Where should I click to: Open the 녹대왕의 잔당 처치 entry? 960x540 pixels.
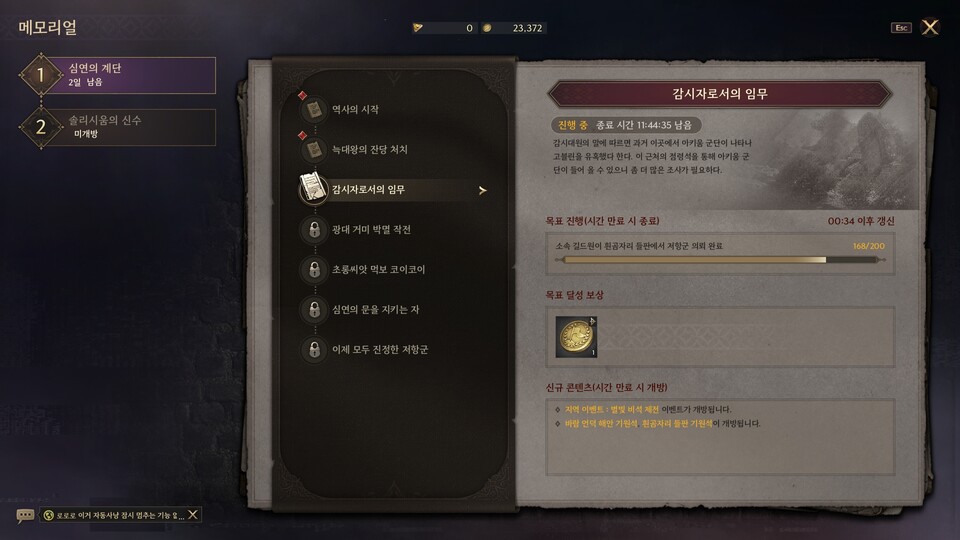point(369,150)
